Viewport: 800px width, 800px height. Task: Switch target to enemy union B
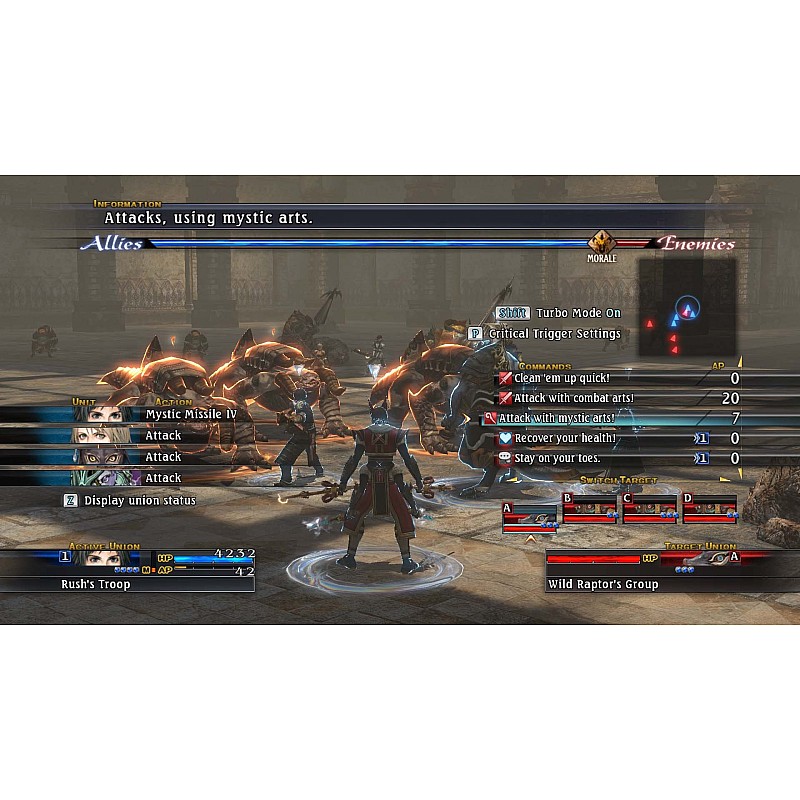tap(589, 509)
